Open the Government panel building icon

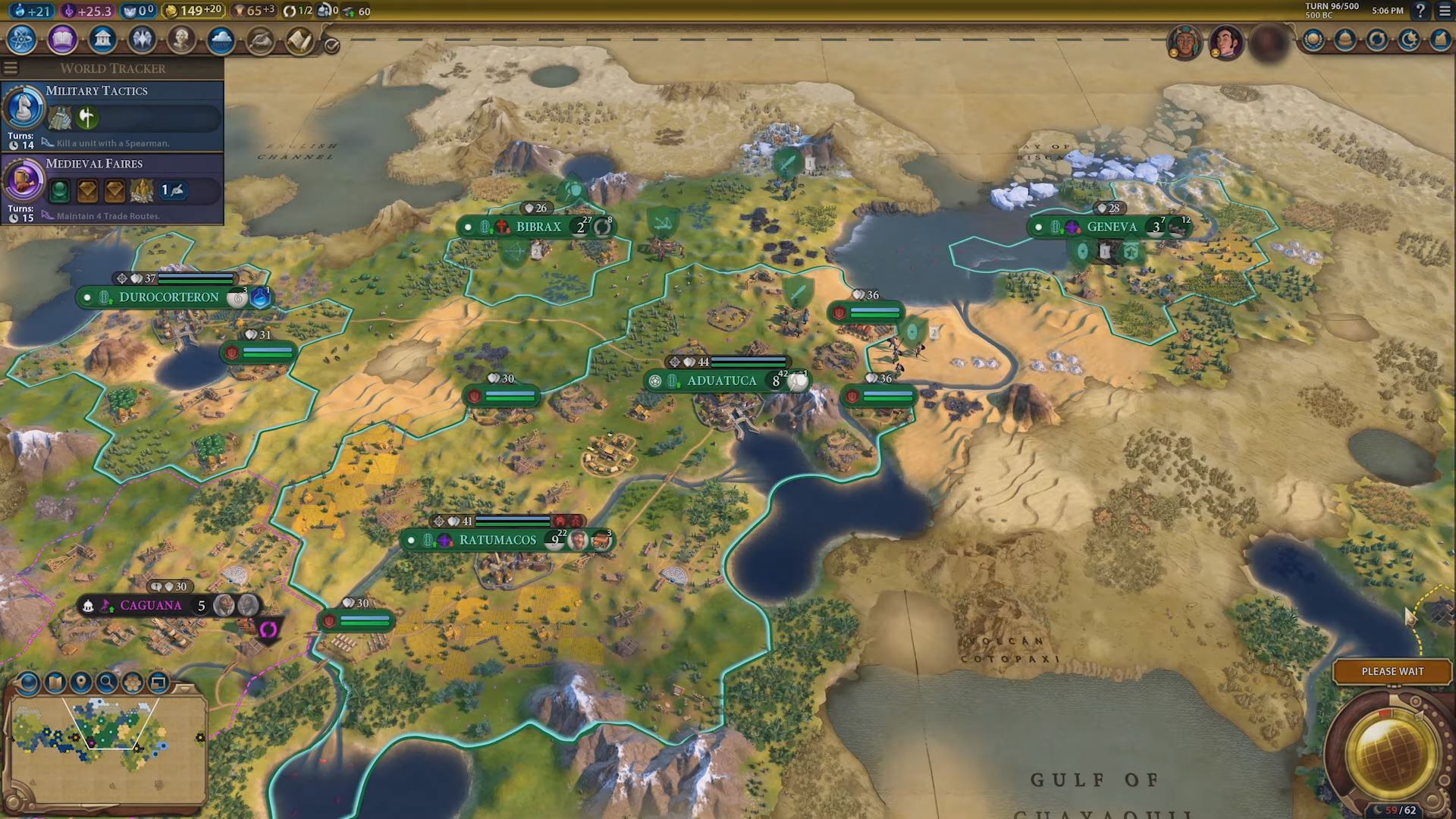coord(103,38)
